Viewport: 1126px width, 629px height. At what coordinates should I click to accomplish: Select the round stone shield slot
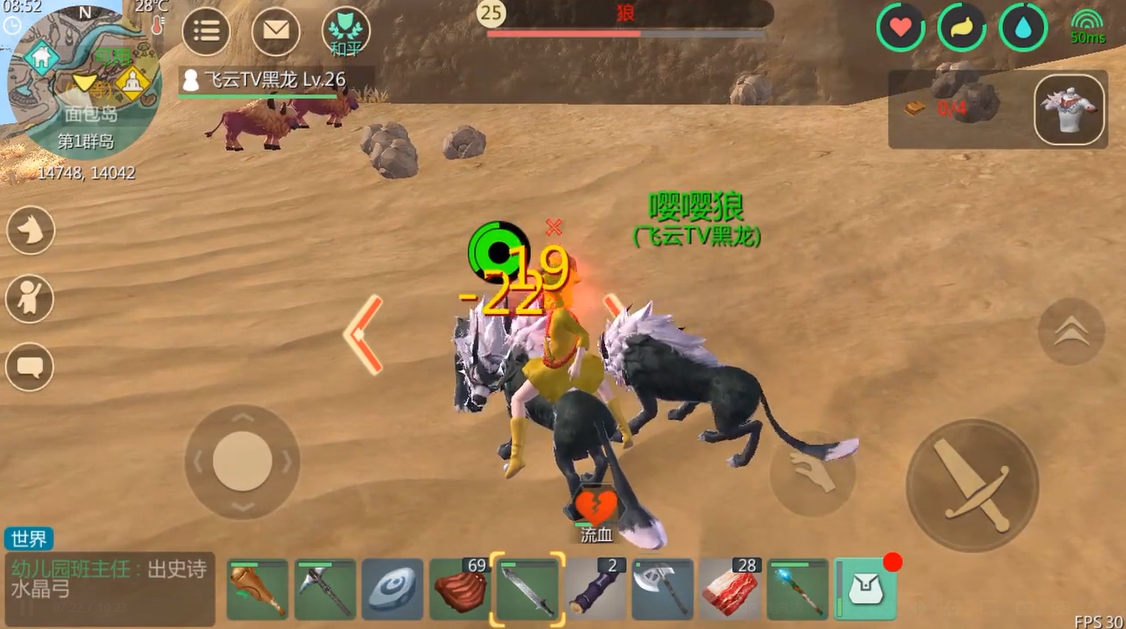[x=393, y=589]
